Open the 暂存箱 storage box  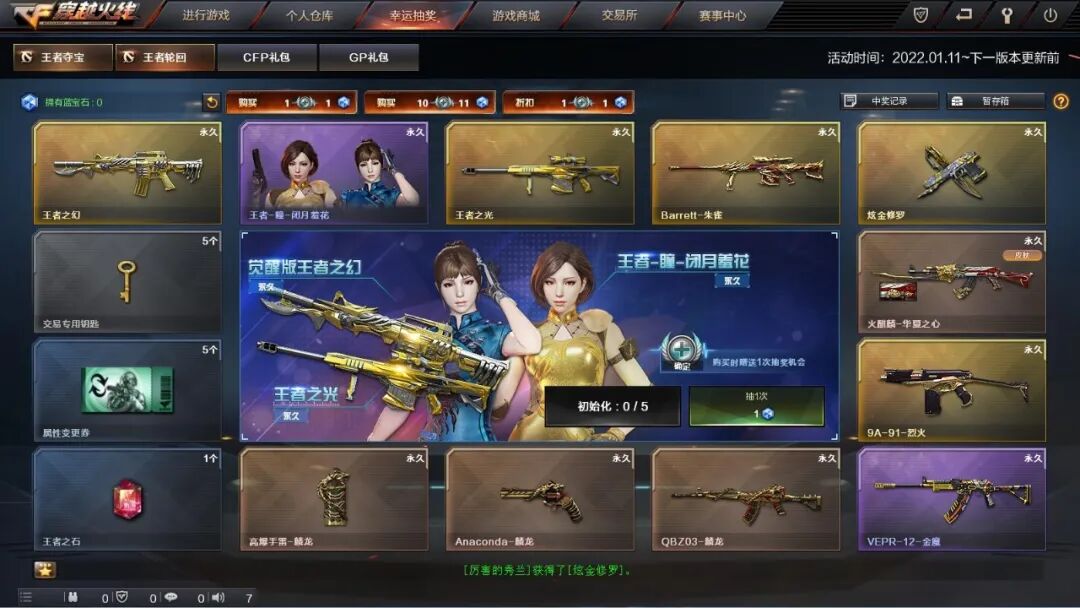tap(994, 101)
